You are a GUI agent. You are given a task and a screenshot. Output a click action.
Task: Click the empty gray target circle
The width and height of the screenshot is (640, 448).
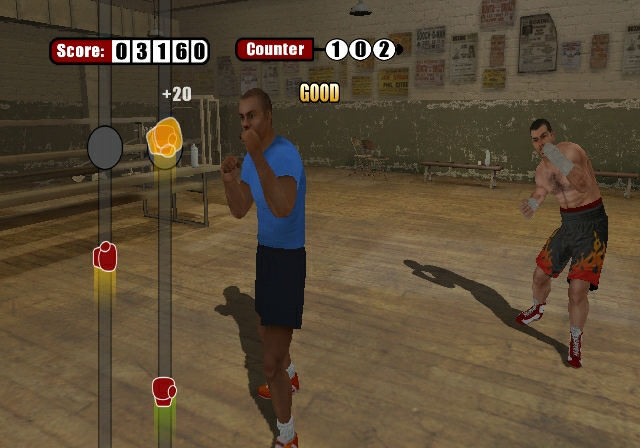coord(105,148)
